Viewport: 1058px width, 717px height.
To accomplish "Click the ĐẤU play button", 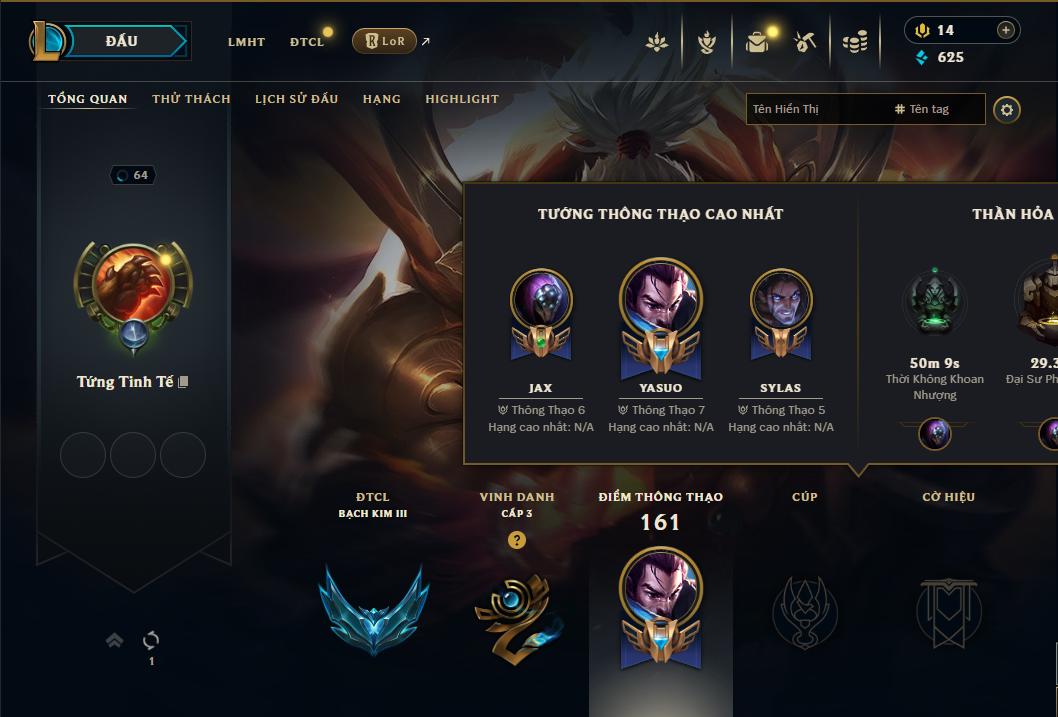I will pos(122,41).
